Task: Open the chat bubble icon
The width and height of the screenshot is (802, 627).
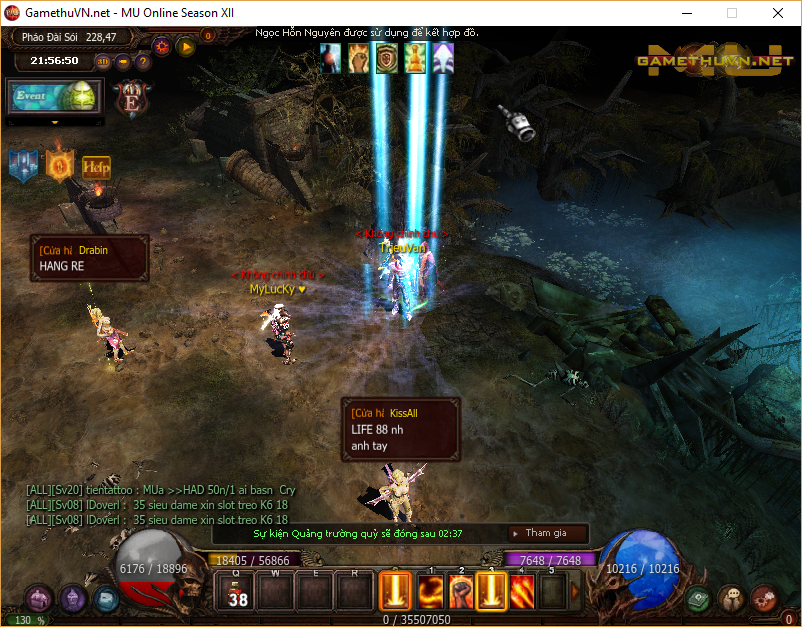Action: coord(732,599)
